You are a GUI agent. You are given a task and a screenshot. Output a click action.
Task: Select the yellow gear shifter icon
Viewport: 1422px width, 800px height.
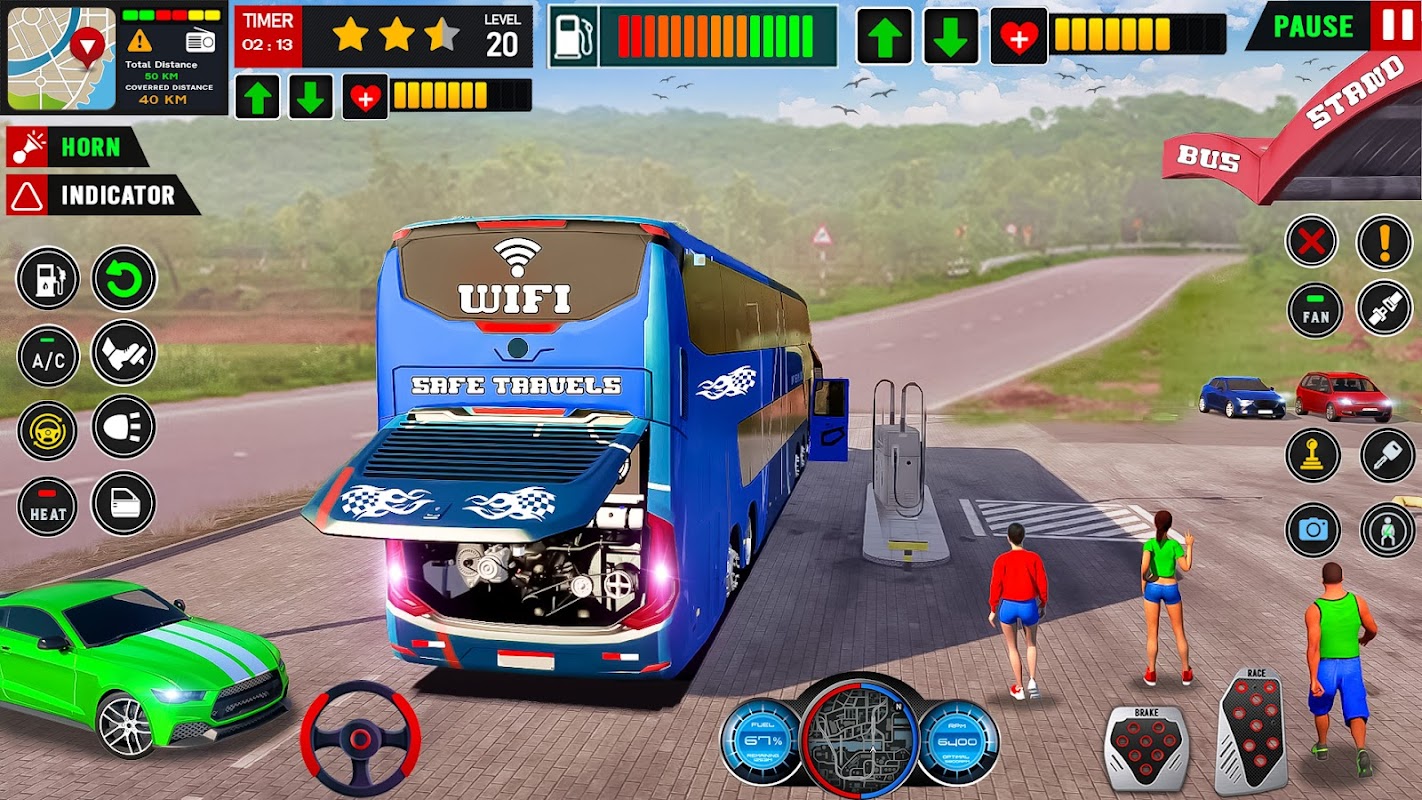click(1312, 456)
